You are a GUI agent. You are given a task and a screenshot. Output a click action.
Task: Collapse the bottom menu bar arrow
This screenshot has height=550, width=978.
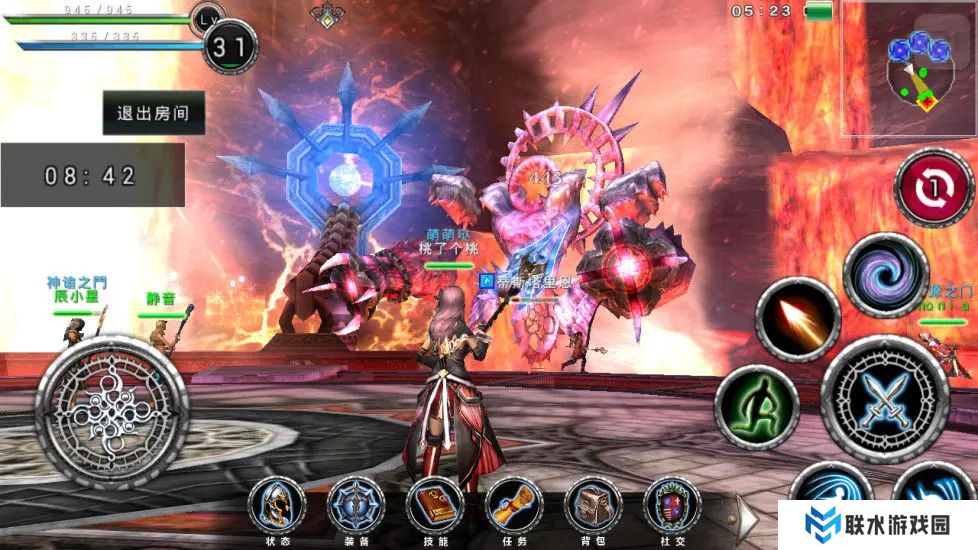[x=747, y=514]
